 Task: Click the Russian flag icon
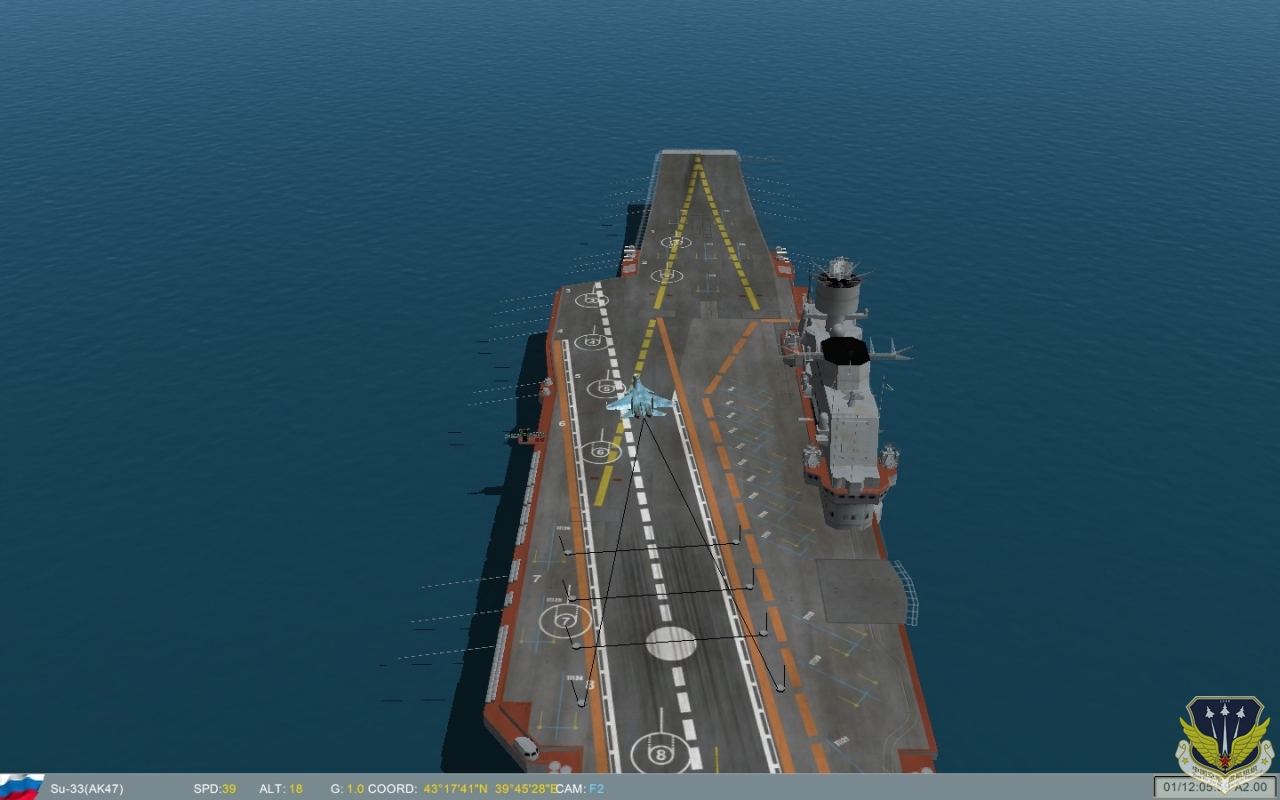click(20, 789)
